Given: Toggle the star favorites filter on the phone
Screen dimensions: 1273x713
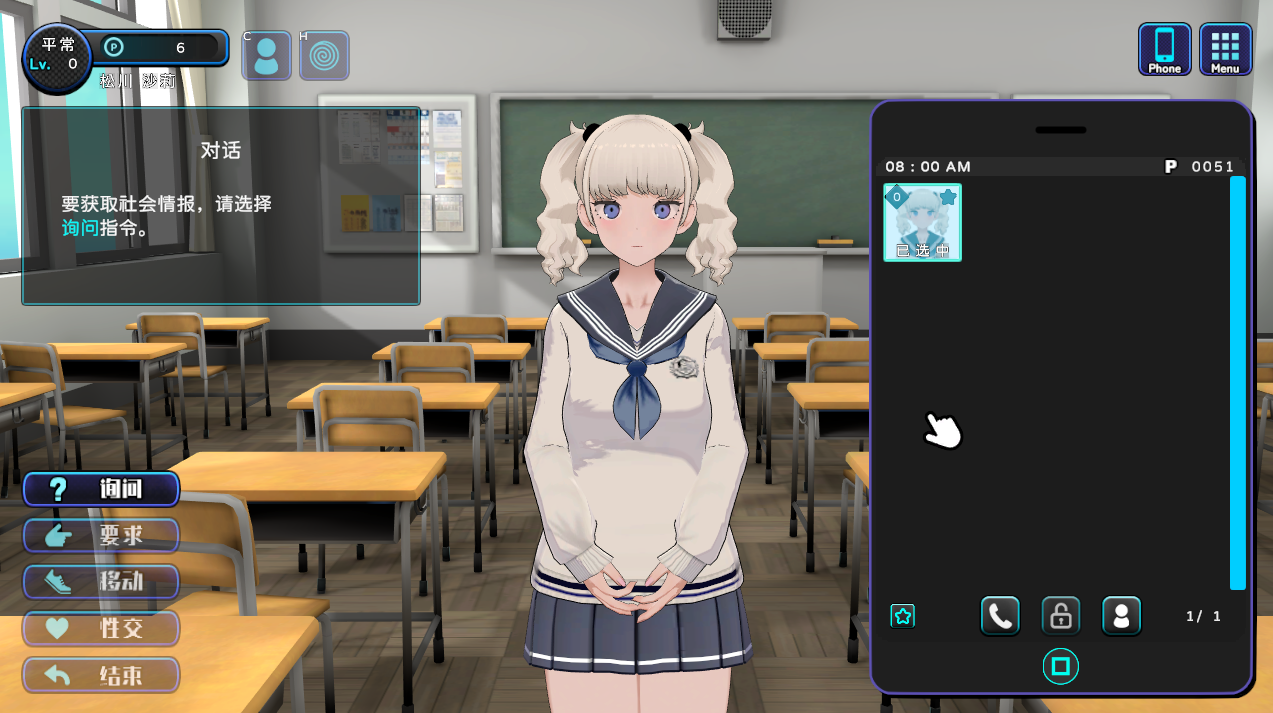Looking at the screenshot, I should click(903, 616).
